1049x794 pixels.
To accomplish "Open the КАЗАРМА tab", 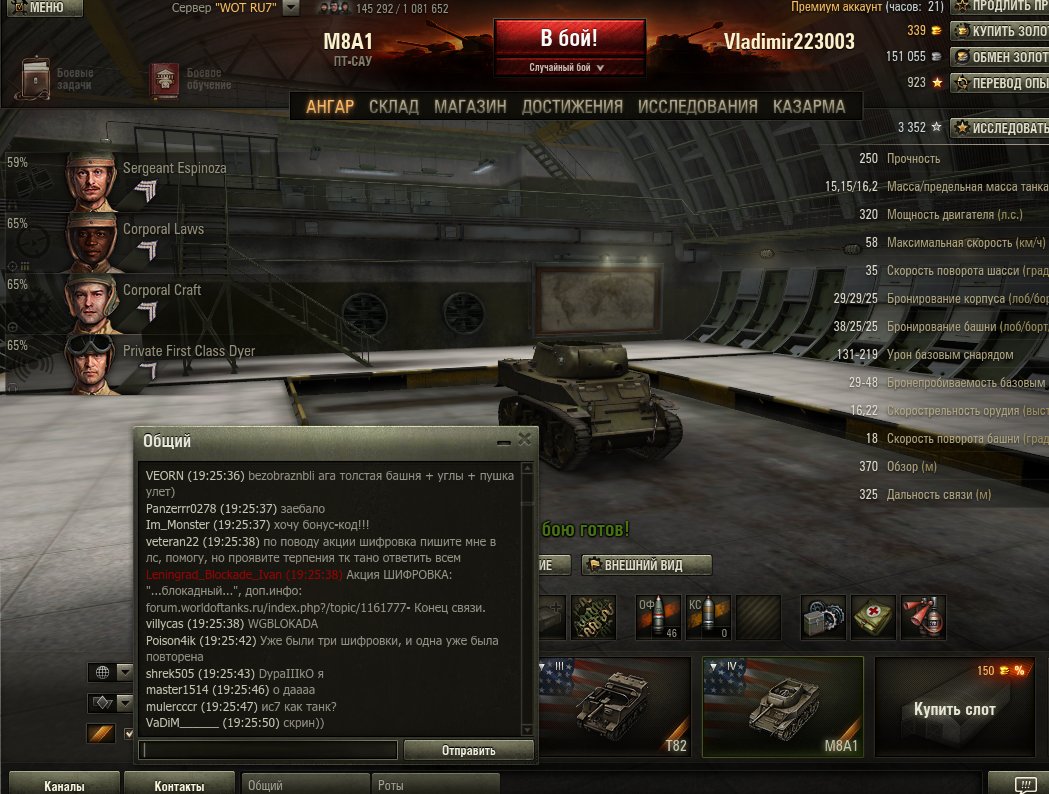I will pyautogui.click(x=809, y=106).
